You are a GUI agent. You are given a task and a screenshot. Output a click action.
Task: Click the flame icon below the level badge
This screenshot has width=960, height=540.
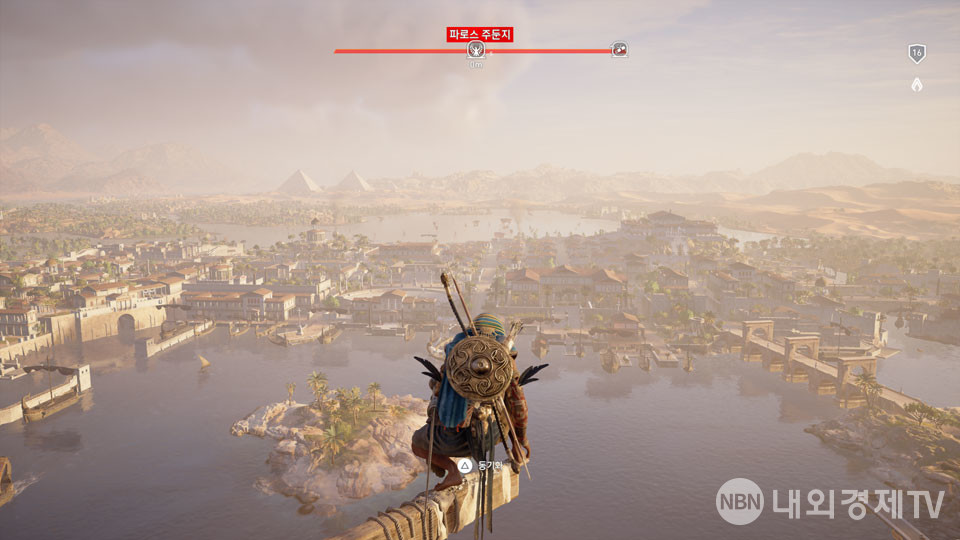pos(916,85)
